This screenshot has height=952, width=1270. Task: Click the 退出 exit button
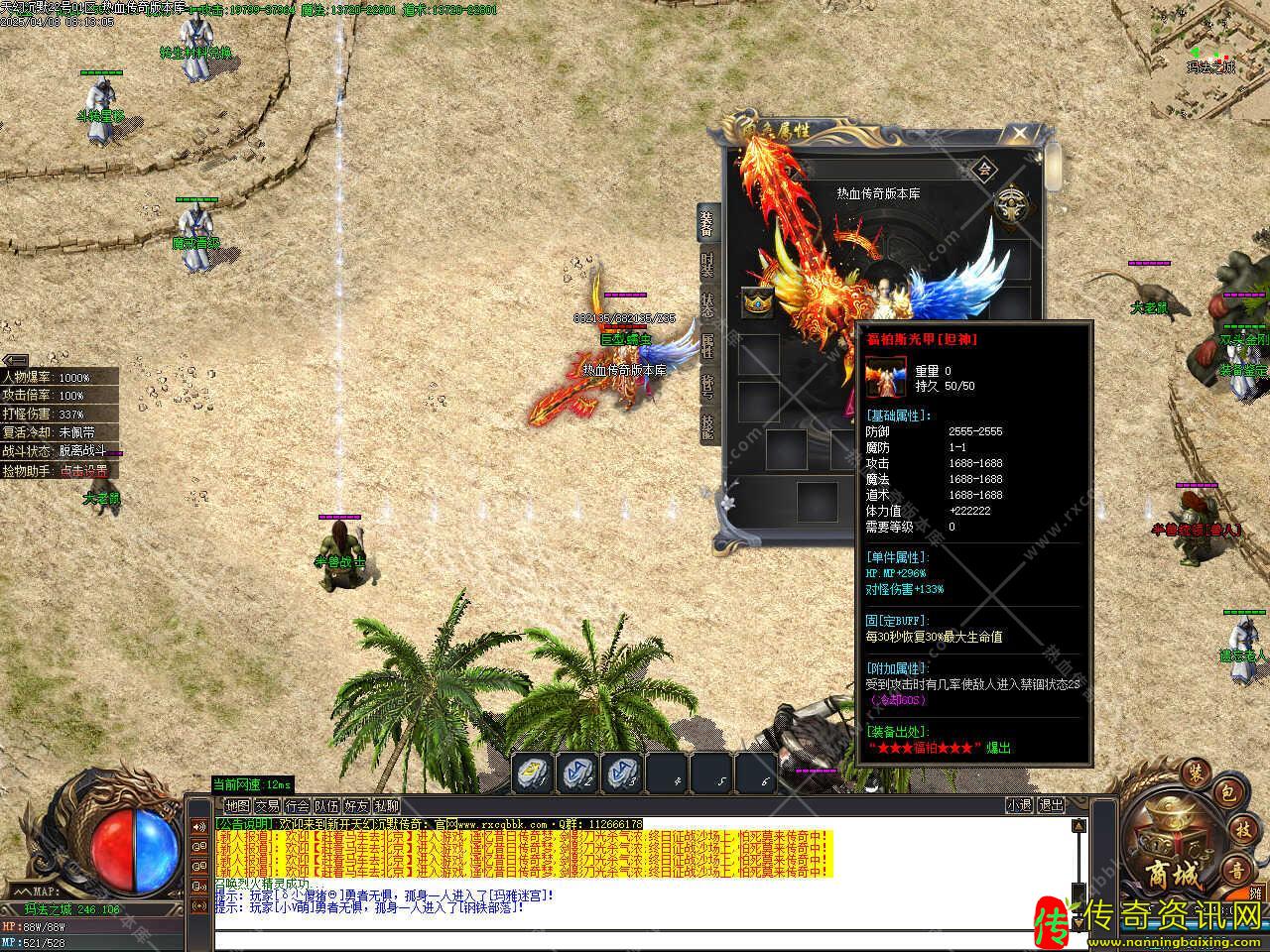tap(1051, 806)
